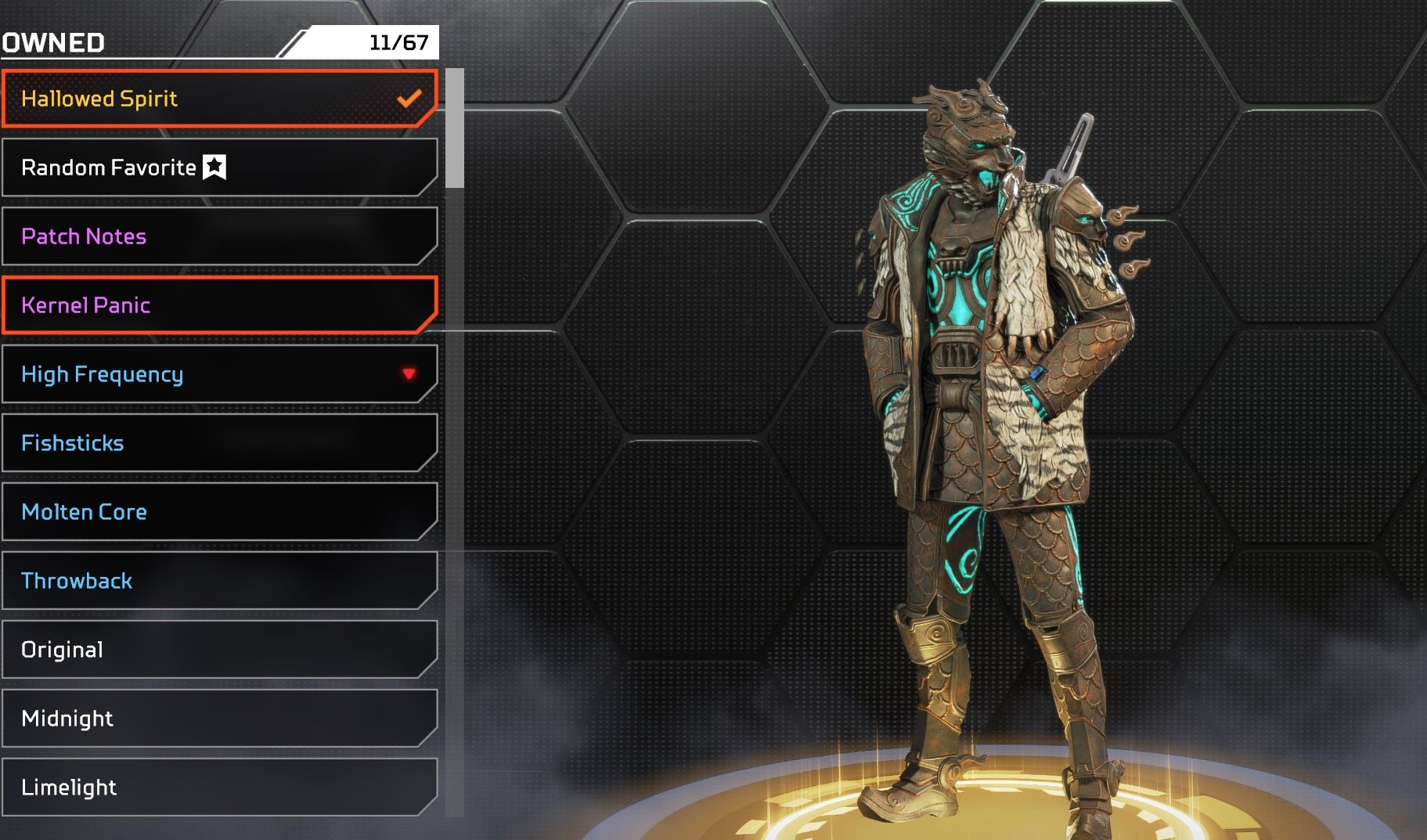This screenshot has height=840, width=1427.
Task: Click the skin list scrollbar handle
Action: [455, 128]
